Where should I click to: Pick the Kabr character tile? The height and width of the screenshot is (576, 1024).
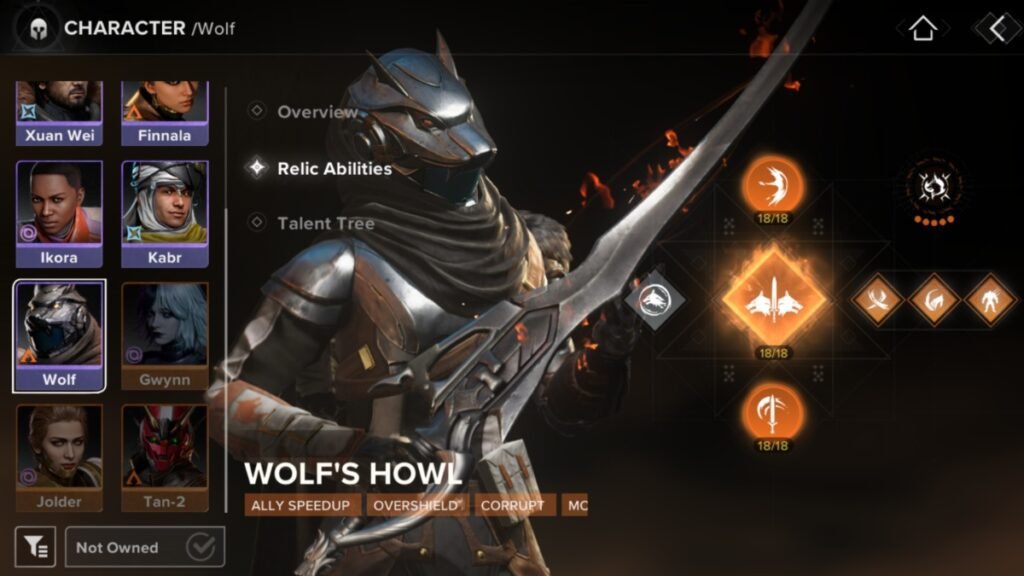[x=165, y=214]
